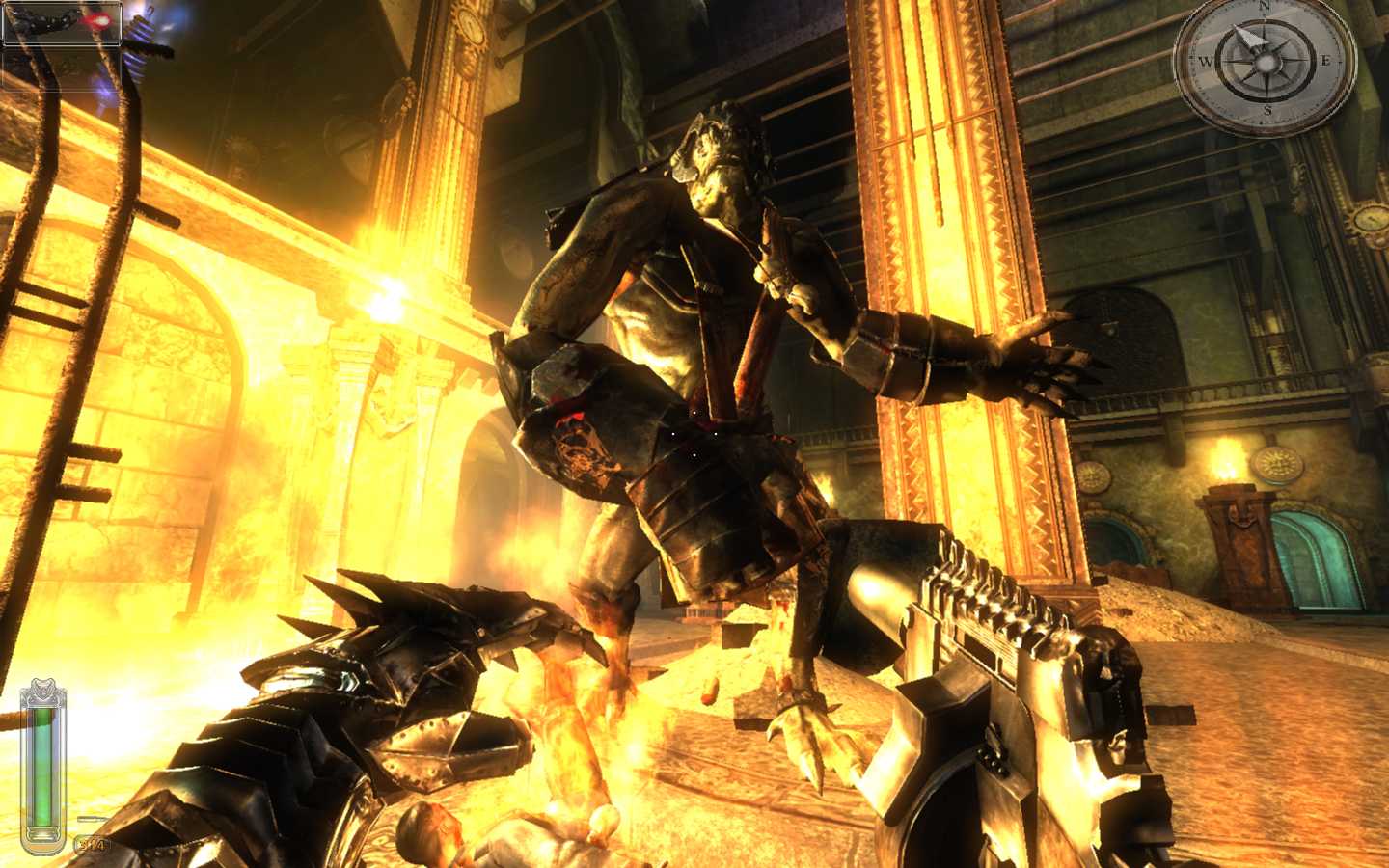Image resolution: width=1389 pixels, height=868 pixels.
Task: Click the health vial emblem crest
Action: coord(42,688)
